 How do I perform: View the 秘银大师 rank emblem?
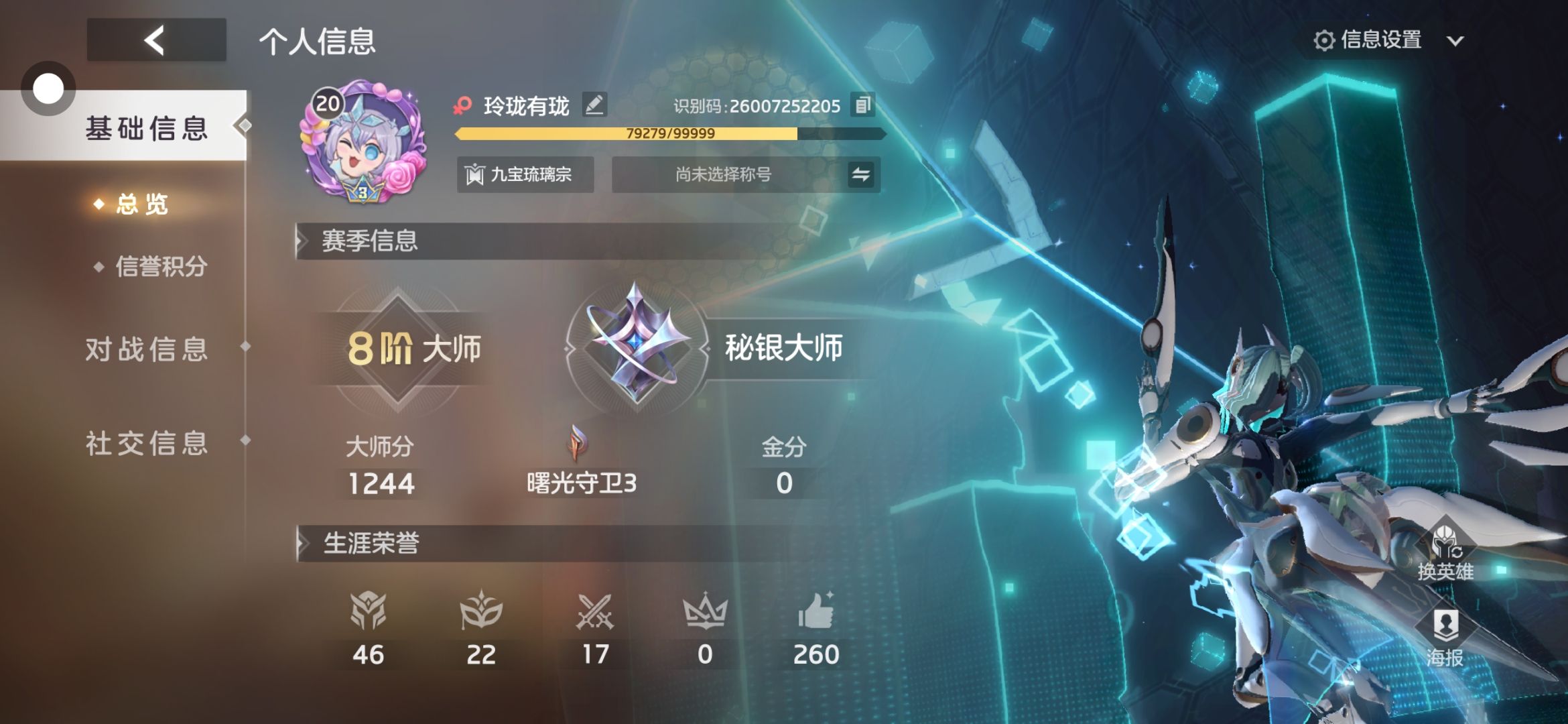pyautogui.click(x=635, y=345)
